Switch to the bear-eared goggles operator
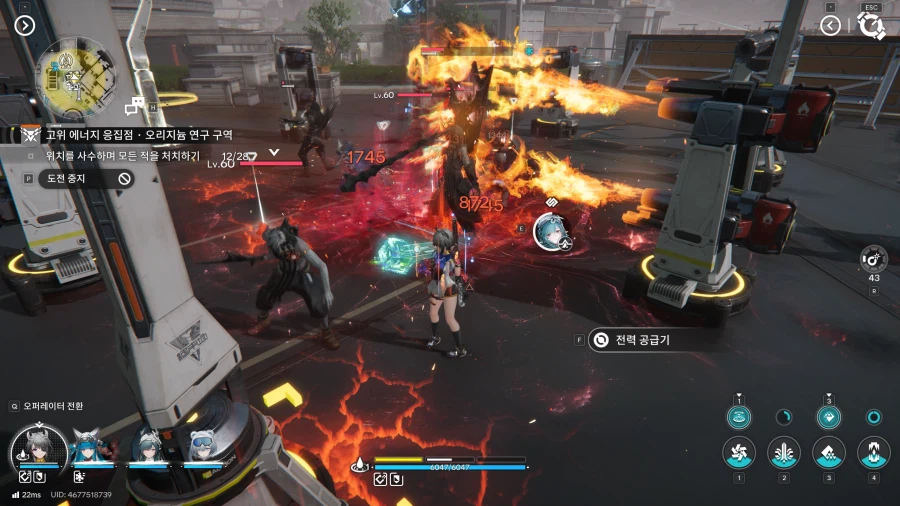The image size is (900, 506). pos(203,447)
